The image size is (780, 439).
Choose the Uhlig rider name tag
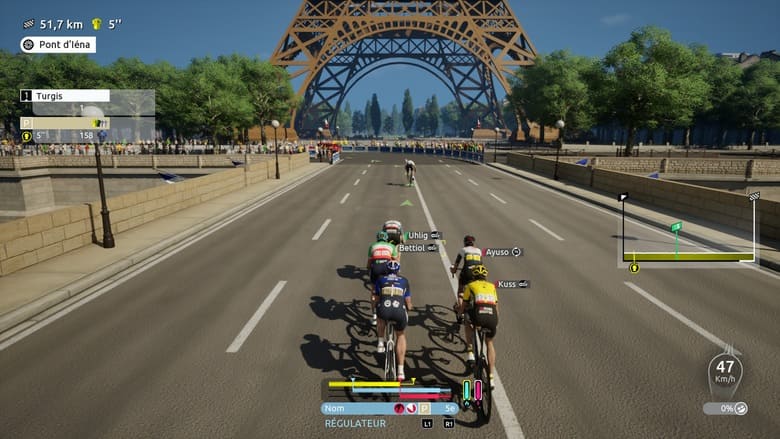coord(423,235)
